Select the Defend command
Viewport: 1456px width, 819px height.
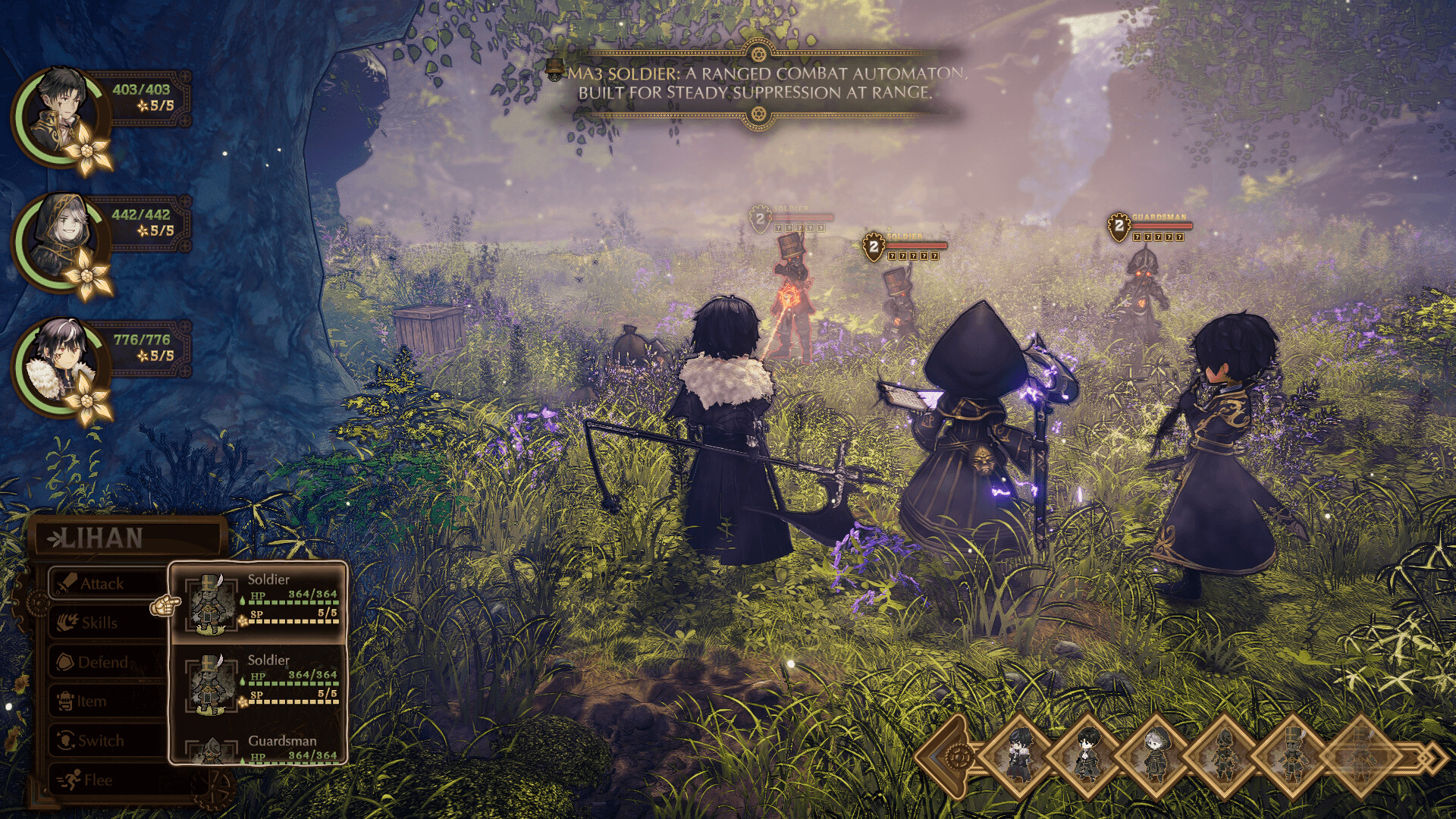(102, 662)
